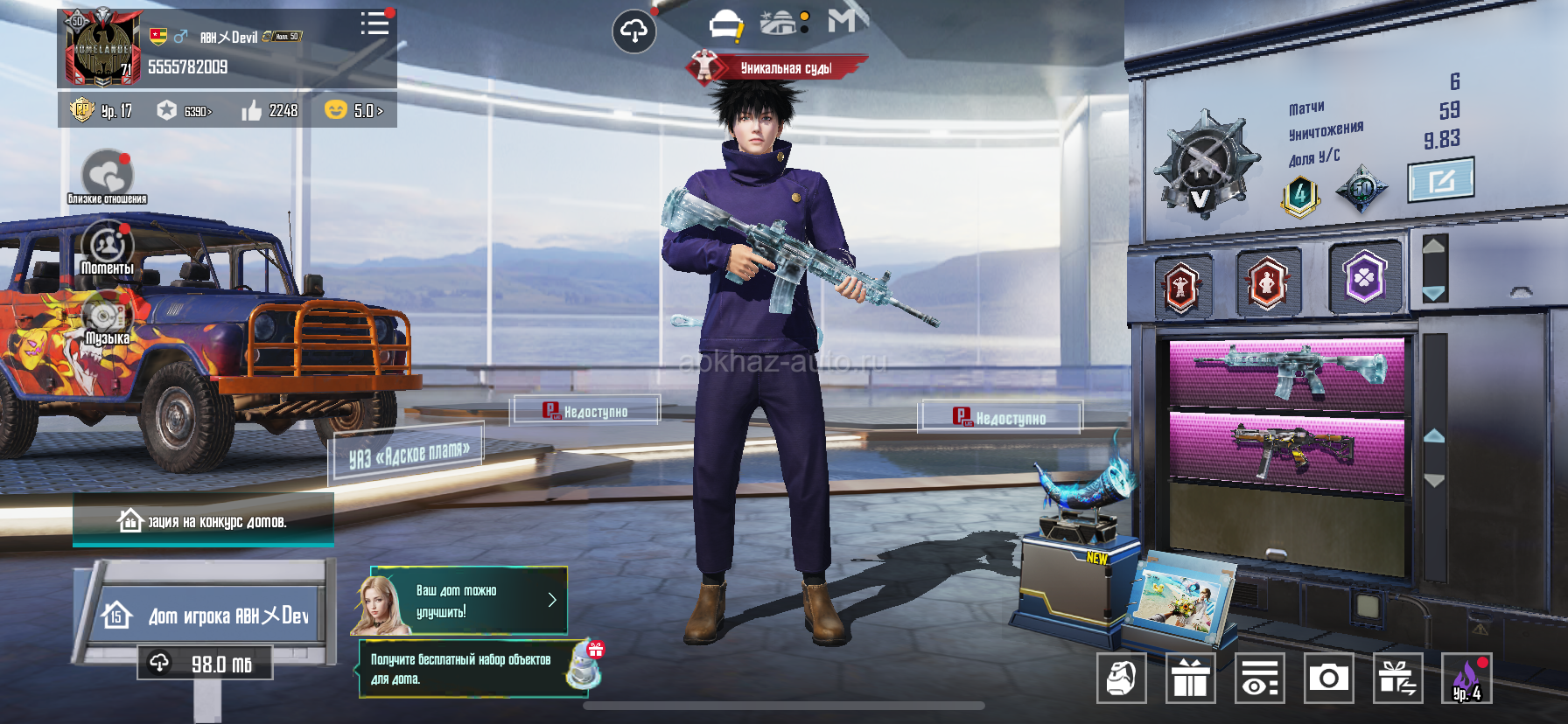Image resolution: width=1568 pixels, height=724 pixels.
Task: Tap the cloud download icon at the top
Action: pos(633,31)
